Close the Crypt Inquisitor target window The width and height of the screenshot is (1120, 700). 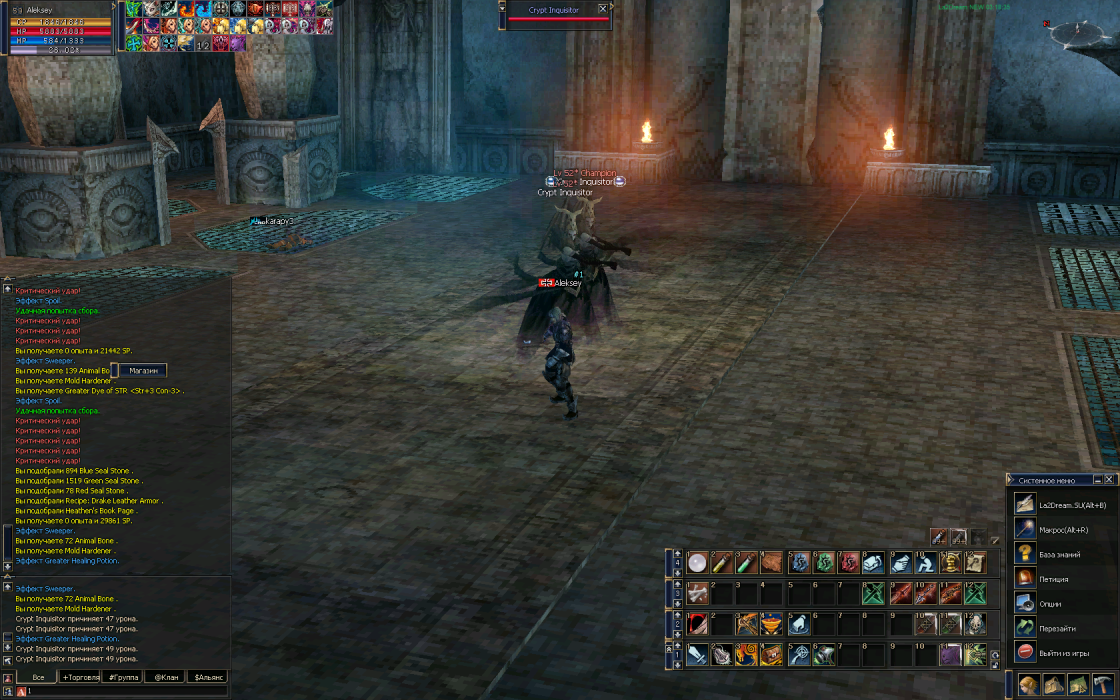coord(602,9)
